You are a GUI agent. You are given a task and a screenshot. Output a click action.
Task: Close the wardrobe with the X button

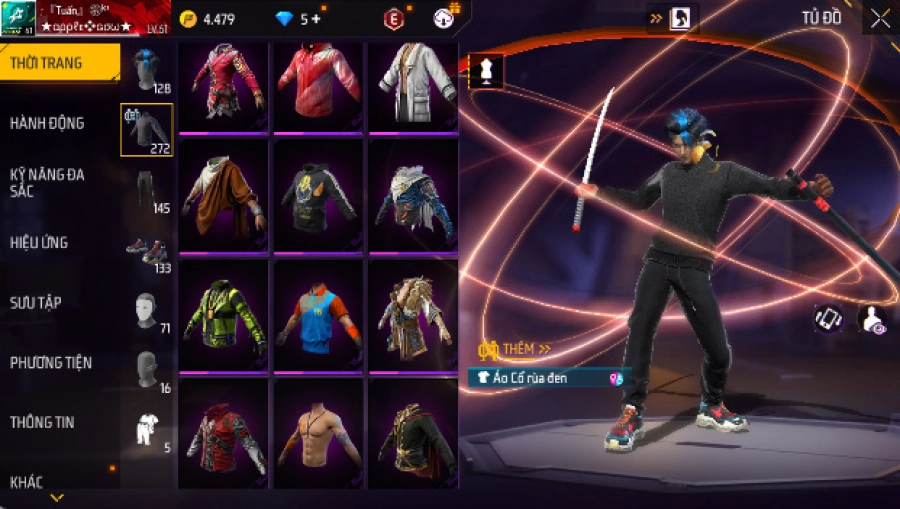tap(880, 18)
